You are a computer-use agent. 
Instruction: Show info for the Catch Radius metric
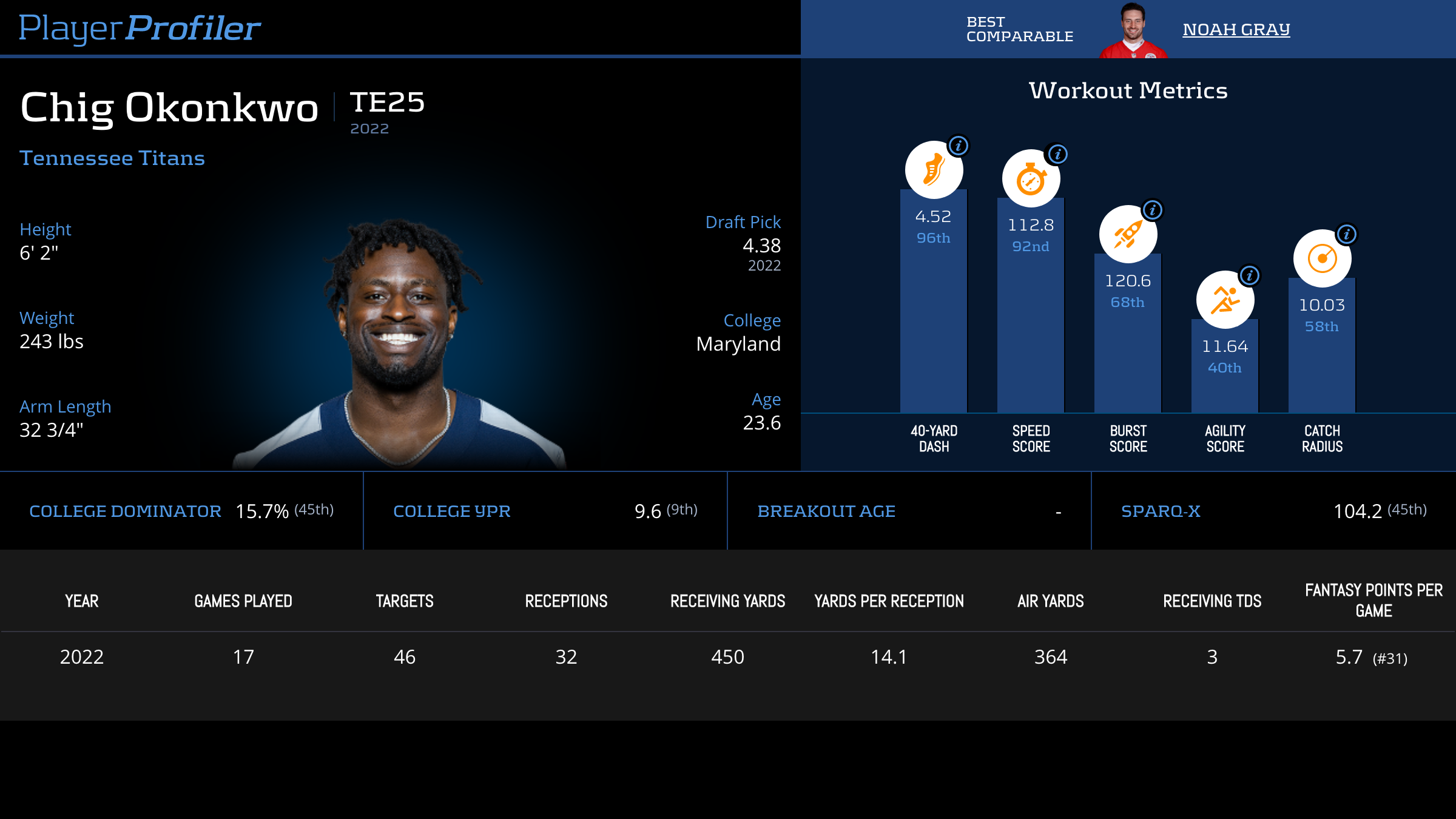1347,234
